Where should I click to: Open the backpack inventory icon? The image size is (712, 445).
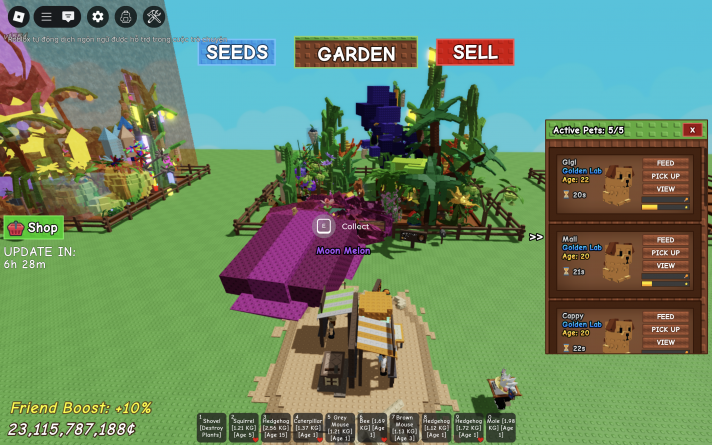click(x=125, y=16)
